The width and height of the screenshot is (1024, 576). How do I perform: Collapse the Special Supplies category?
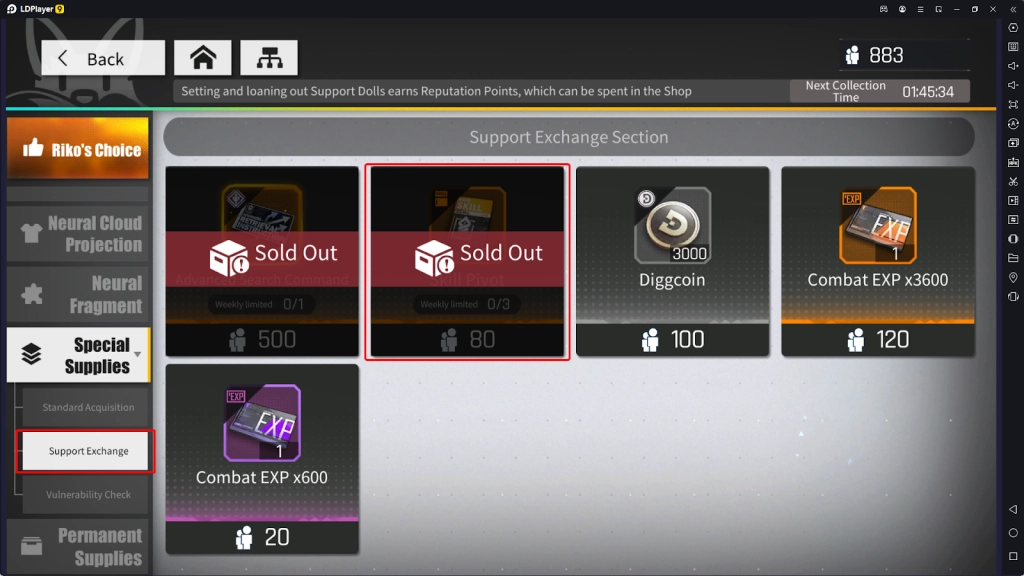(78, 355)
